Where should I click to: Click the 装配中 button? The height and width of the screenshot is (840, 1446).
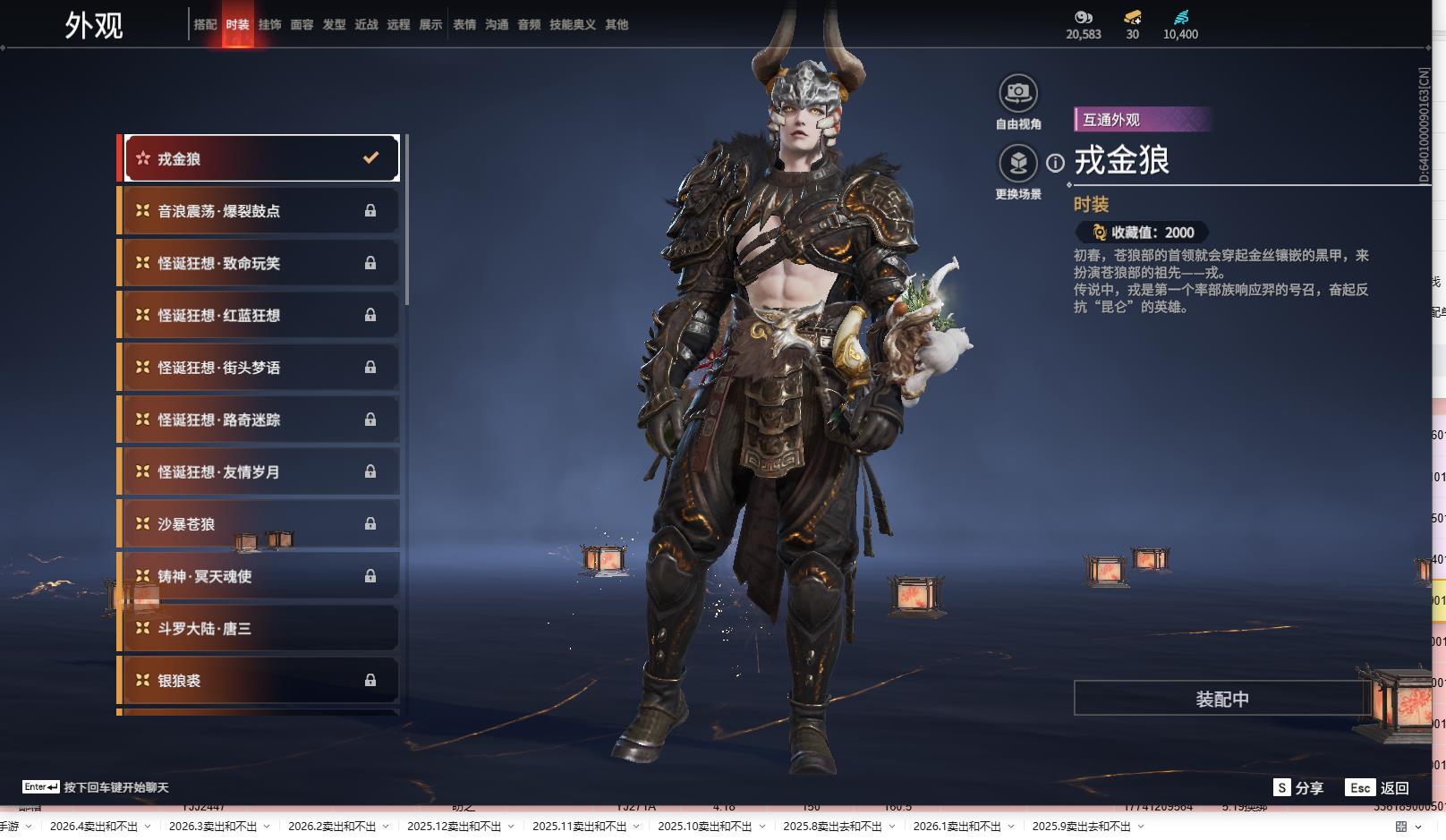1221,699
